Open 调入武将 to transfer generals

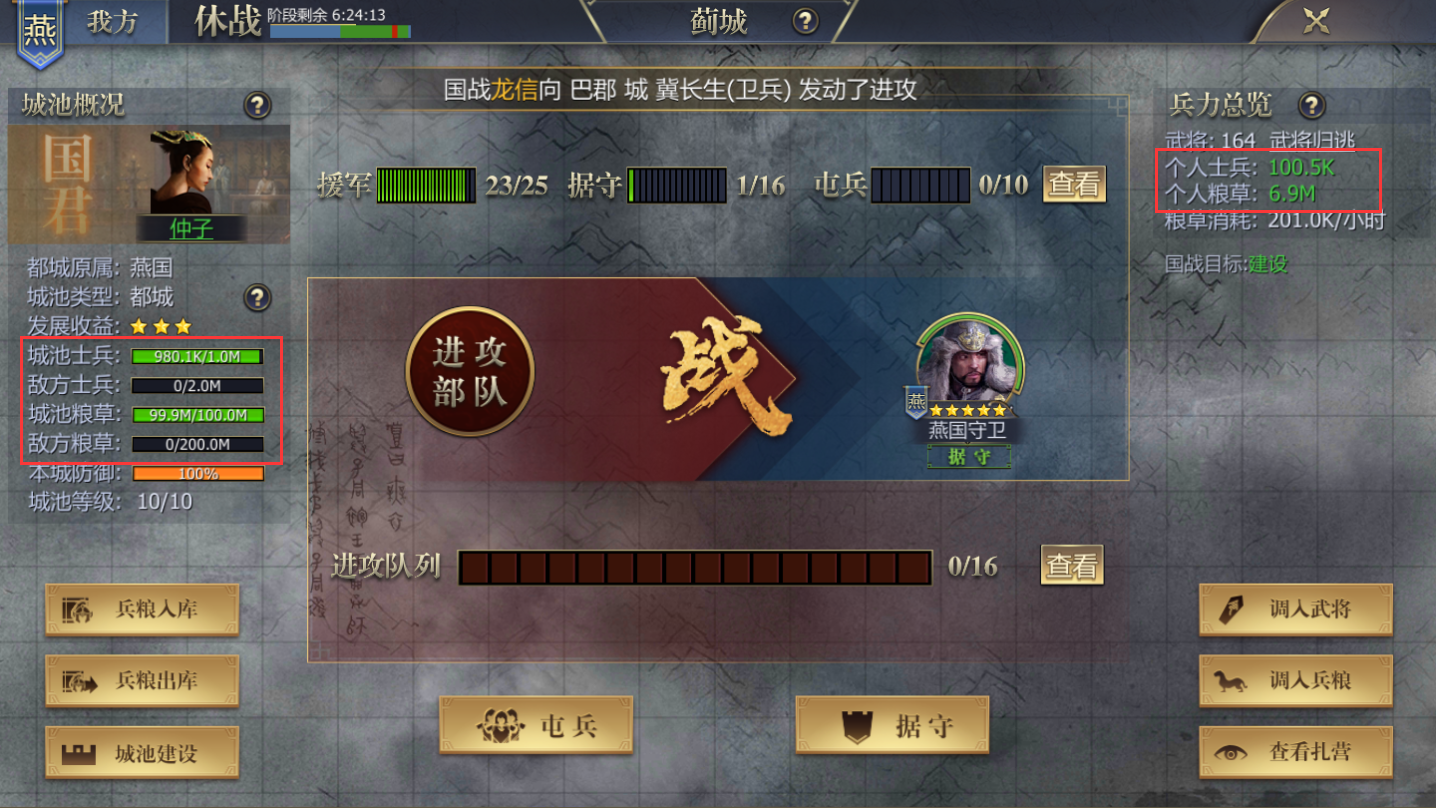coord(1294,611)
